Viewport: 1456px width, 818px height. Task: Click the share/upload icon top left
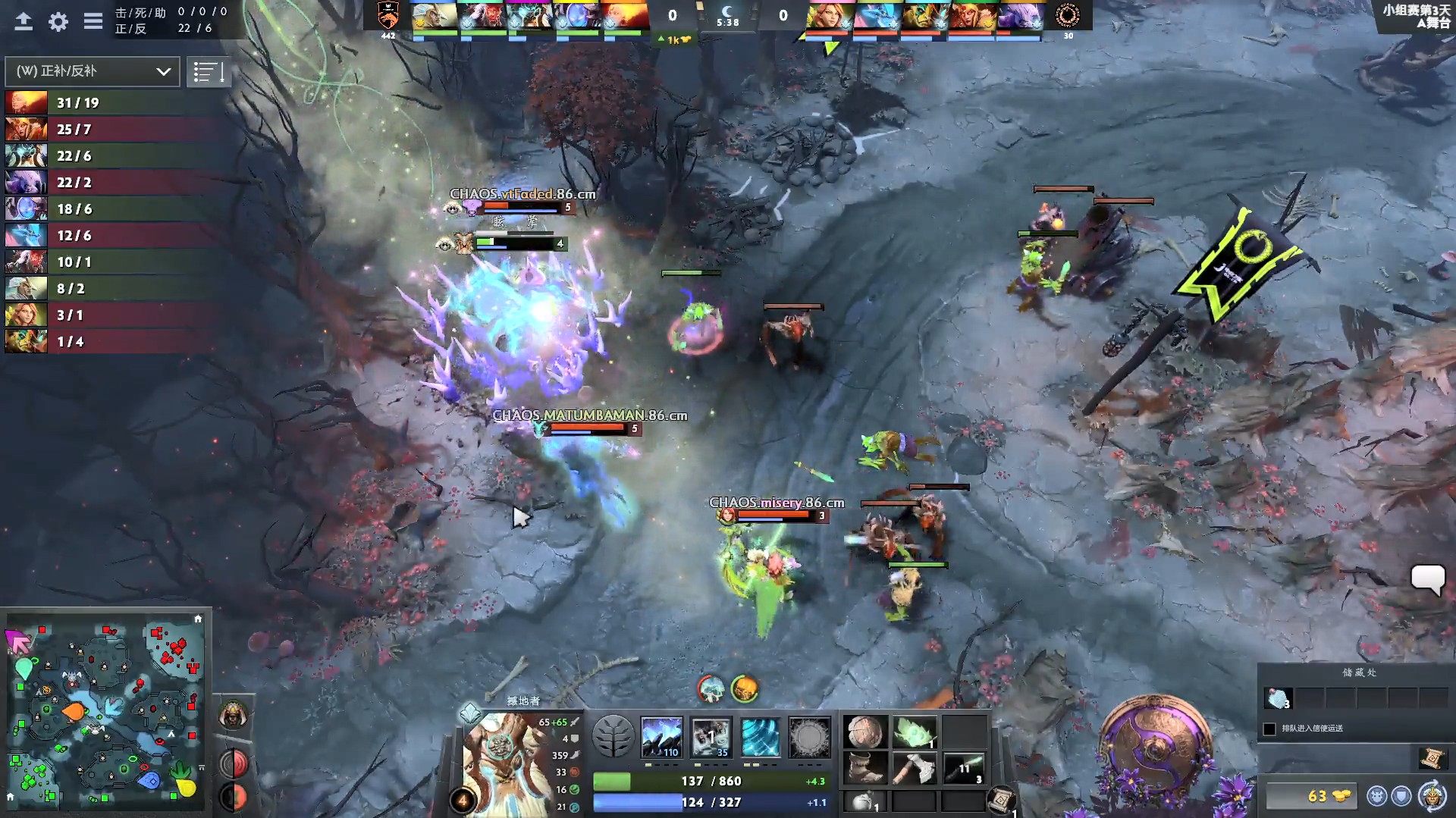pyautogui.click(x=25, y=20)
